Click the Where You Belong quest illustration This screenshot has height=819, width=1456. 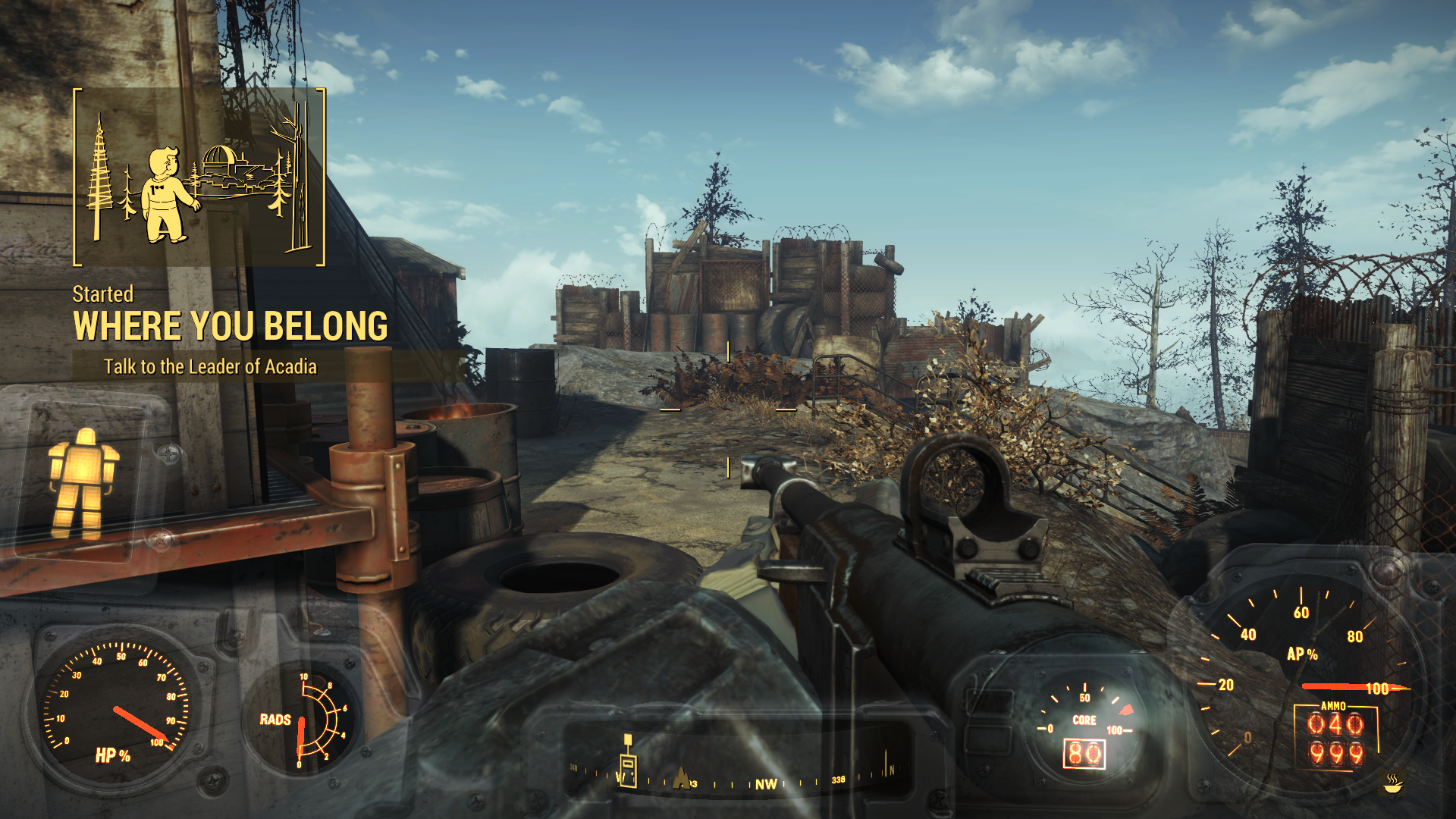(x=199, y=177)
